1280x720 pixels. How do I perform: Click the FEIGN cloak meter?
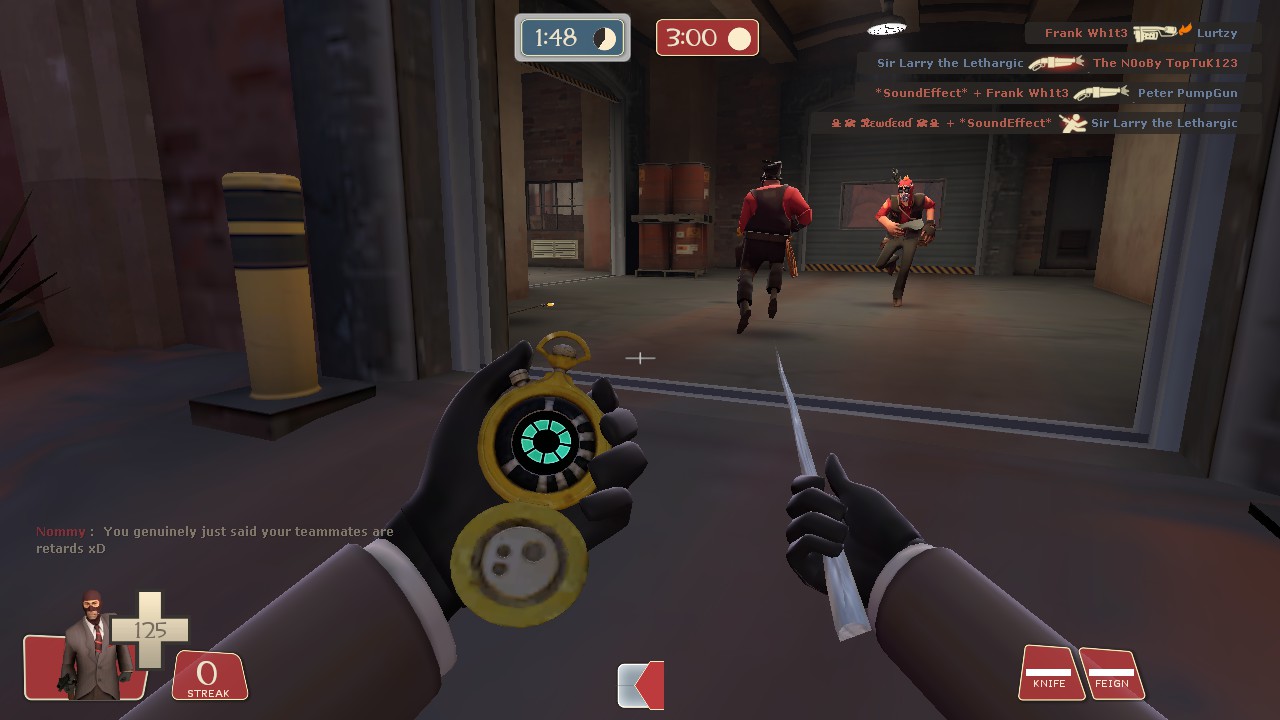coord(1111,673)
